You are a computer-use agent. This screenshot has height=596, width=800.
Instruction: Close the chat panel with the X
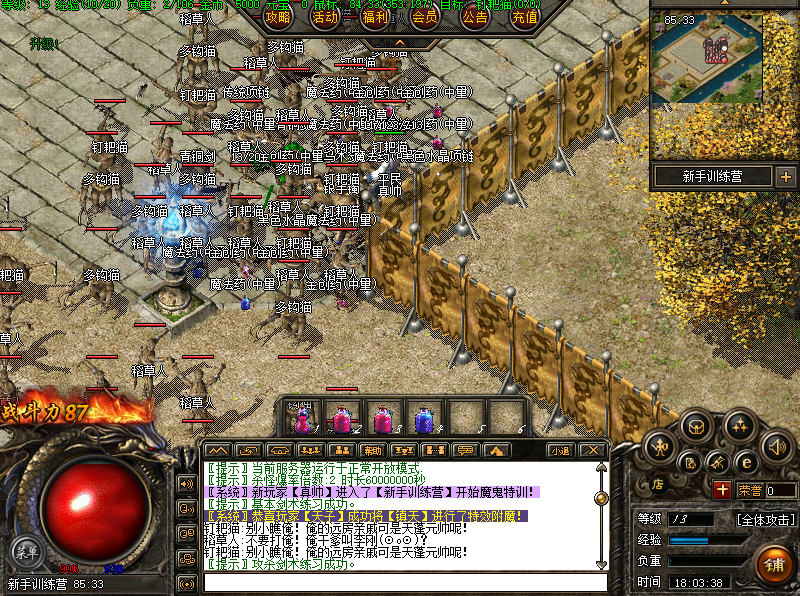pyautogui.click(x=592, y=450)
